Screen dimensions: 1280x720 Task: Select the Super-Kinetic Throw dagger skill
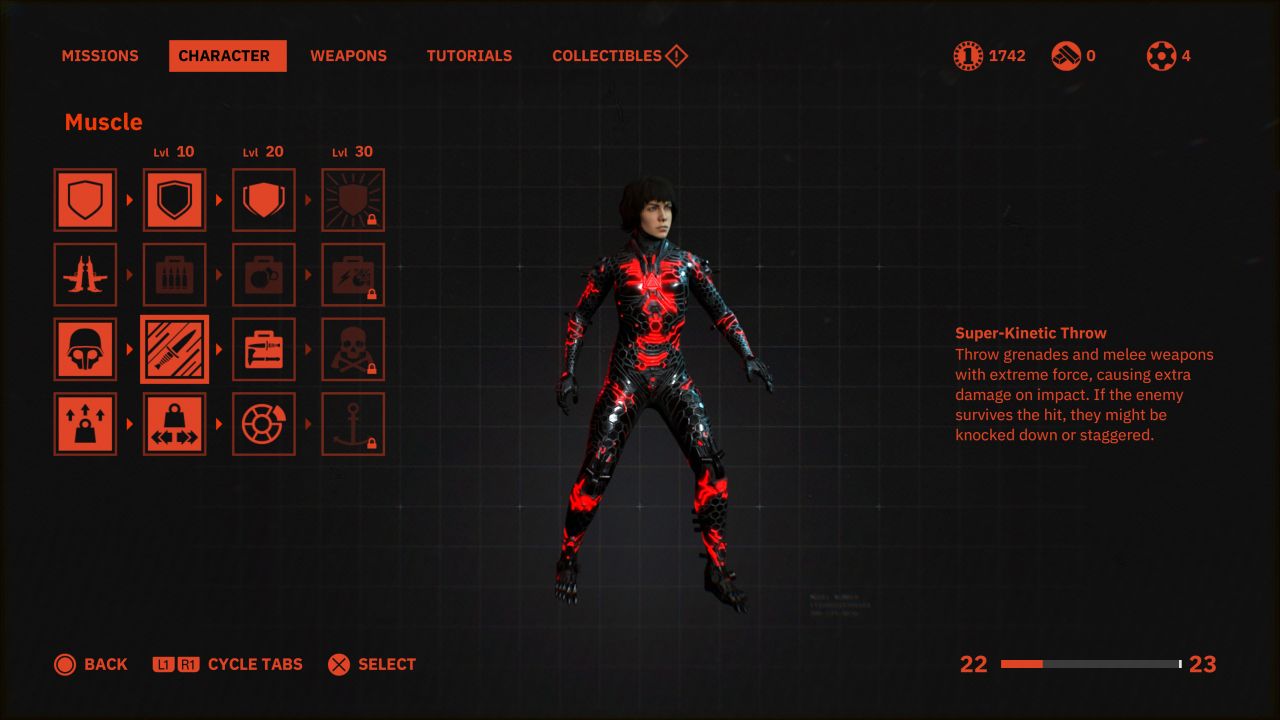175,349
